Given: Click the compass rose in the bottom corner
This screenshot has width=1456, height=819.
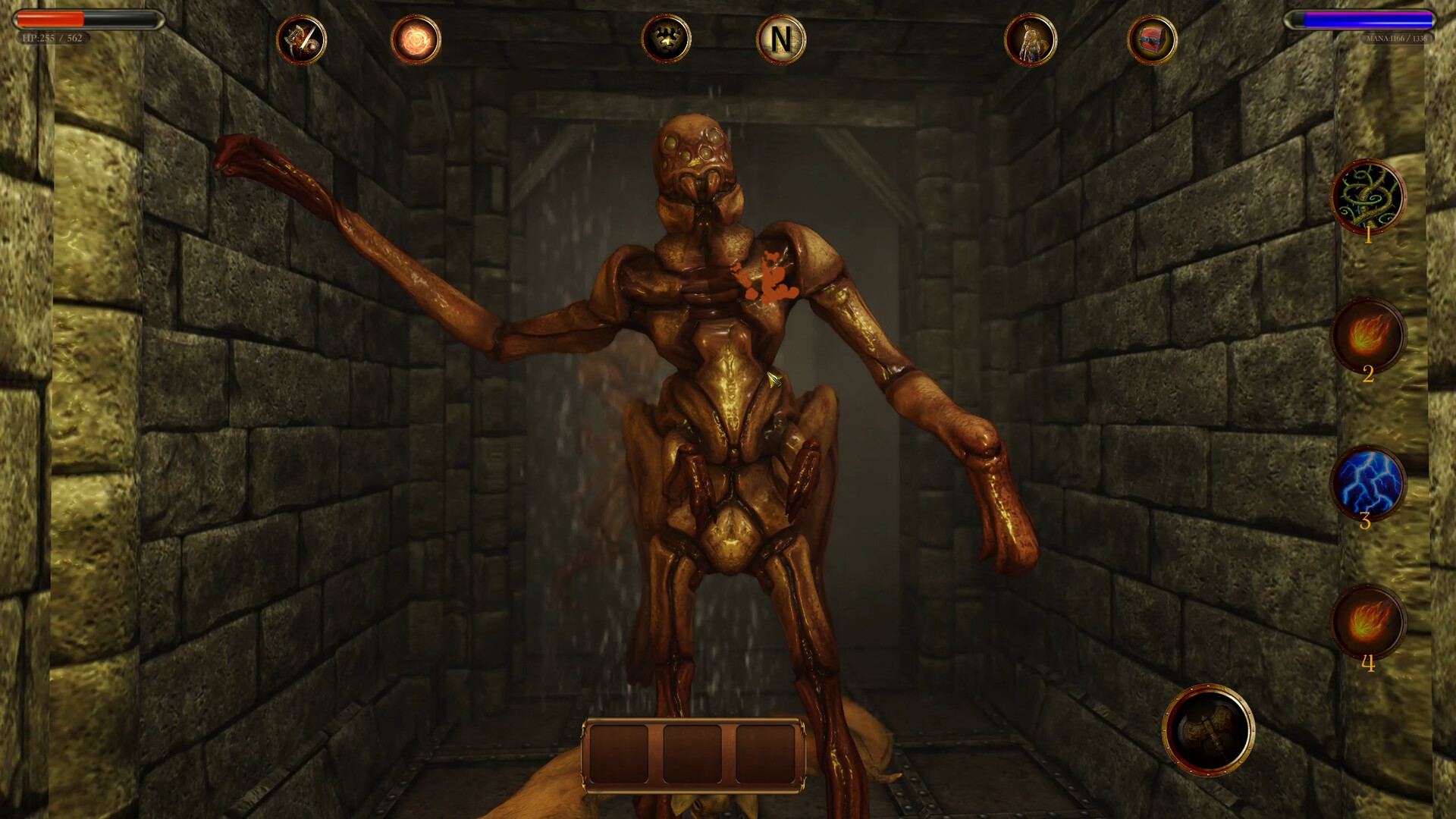Looking at the screenshot, I should pyautogui.click(x=1211, y=730).
